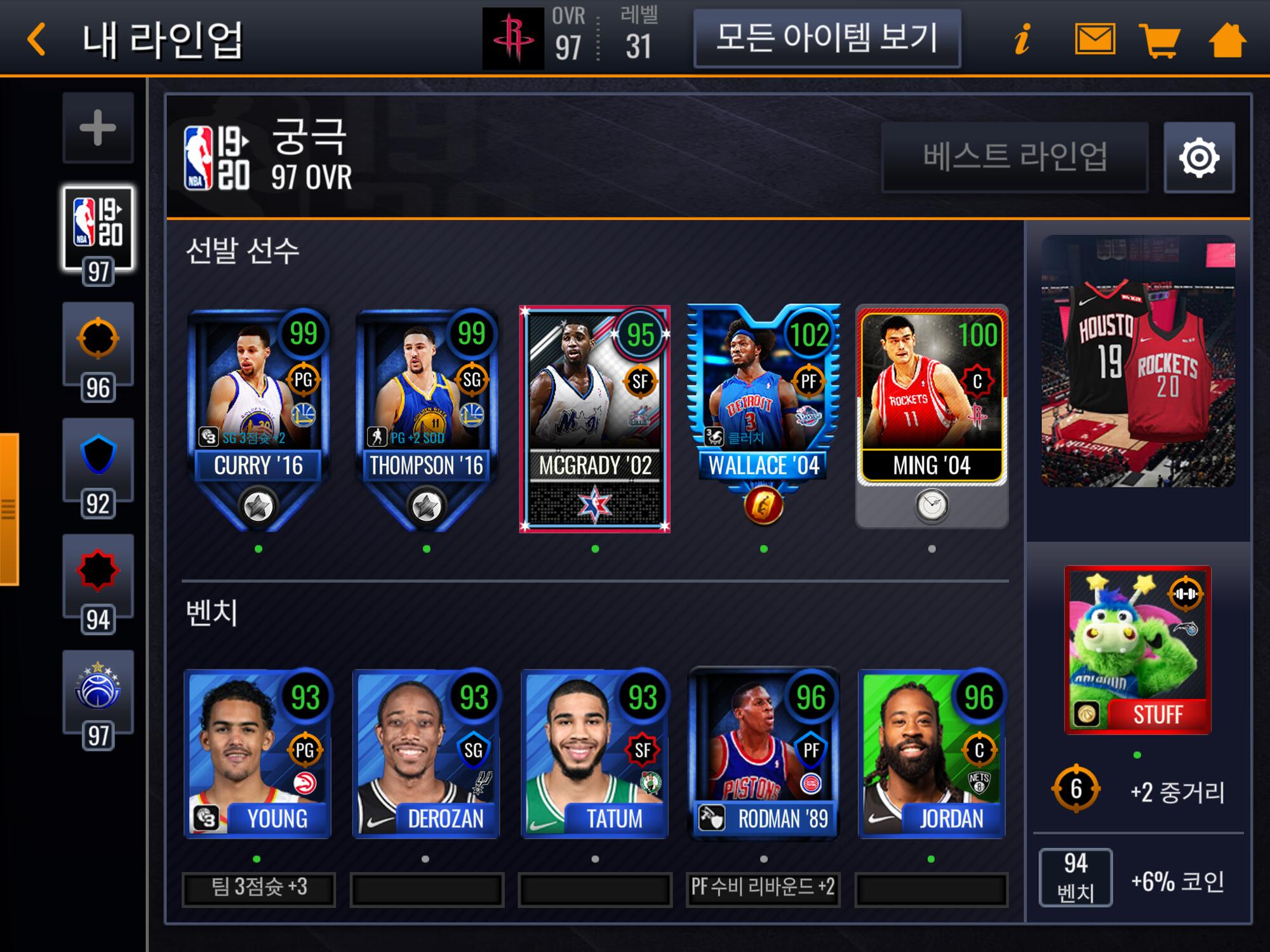This screenshot has height=952, width=1270.
Task: Switch to the red octagon lineup tab
Action: point(98,571)
